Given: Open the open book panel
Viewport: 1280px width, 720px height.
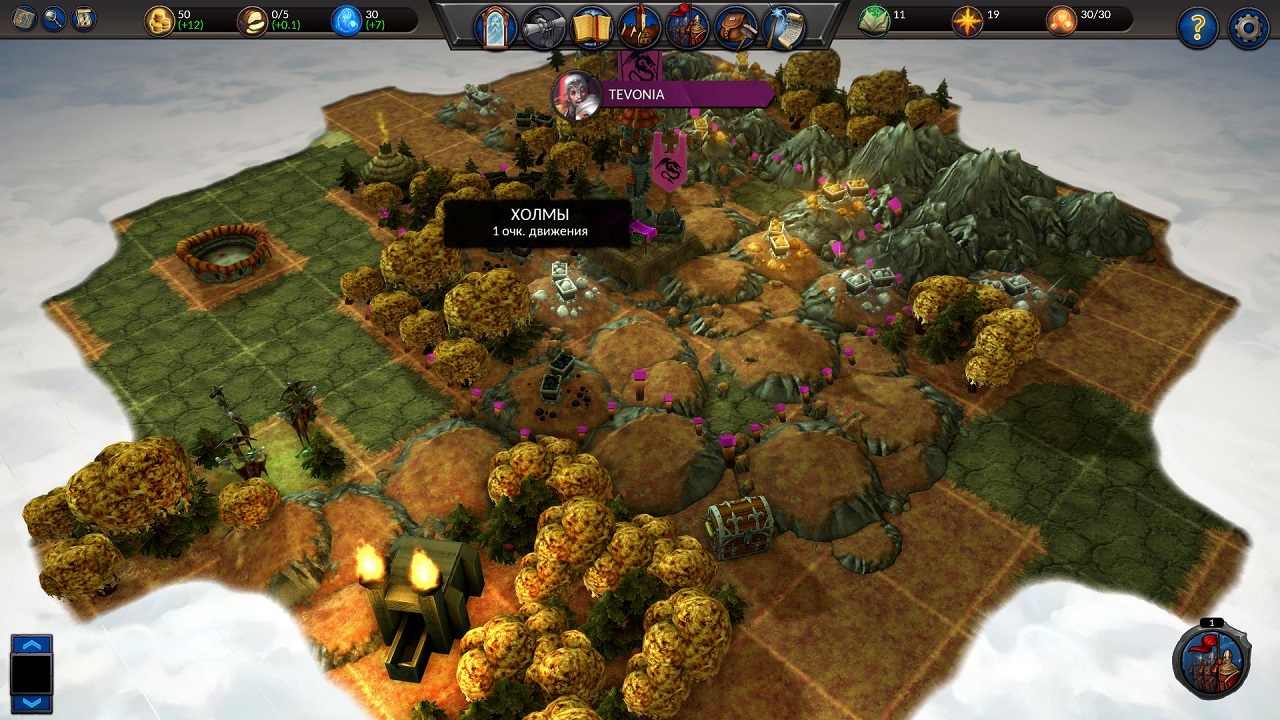Looking at the screenshot, I should point(593,27).
